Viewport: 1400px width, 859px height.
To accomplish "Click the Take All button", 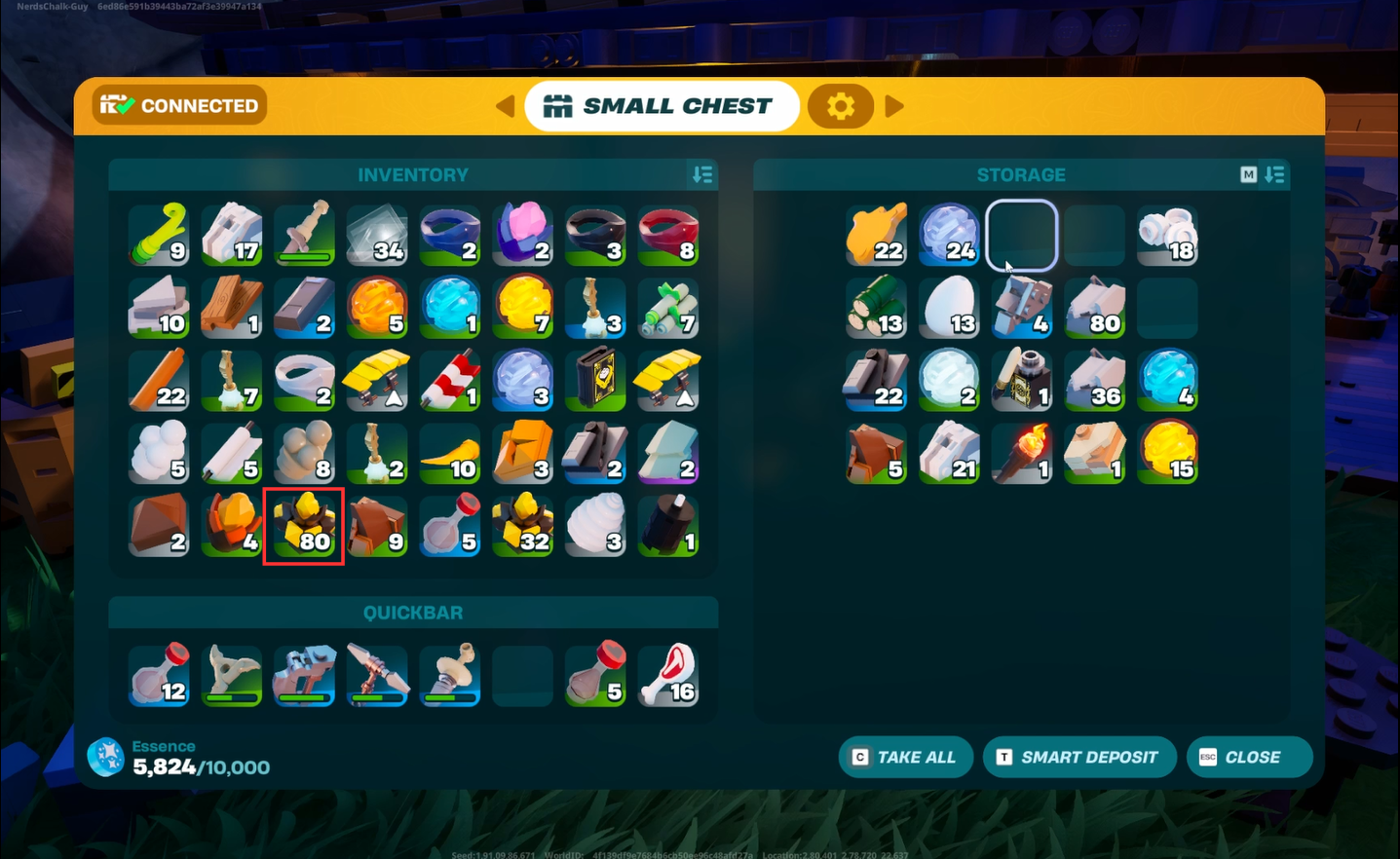I will 905,757.
